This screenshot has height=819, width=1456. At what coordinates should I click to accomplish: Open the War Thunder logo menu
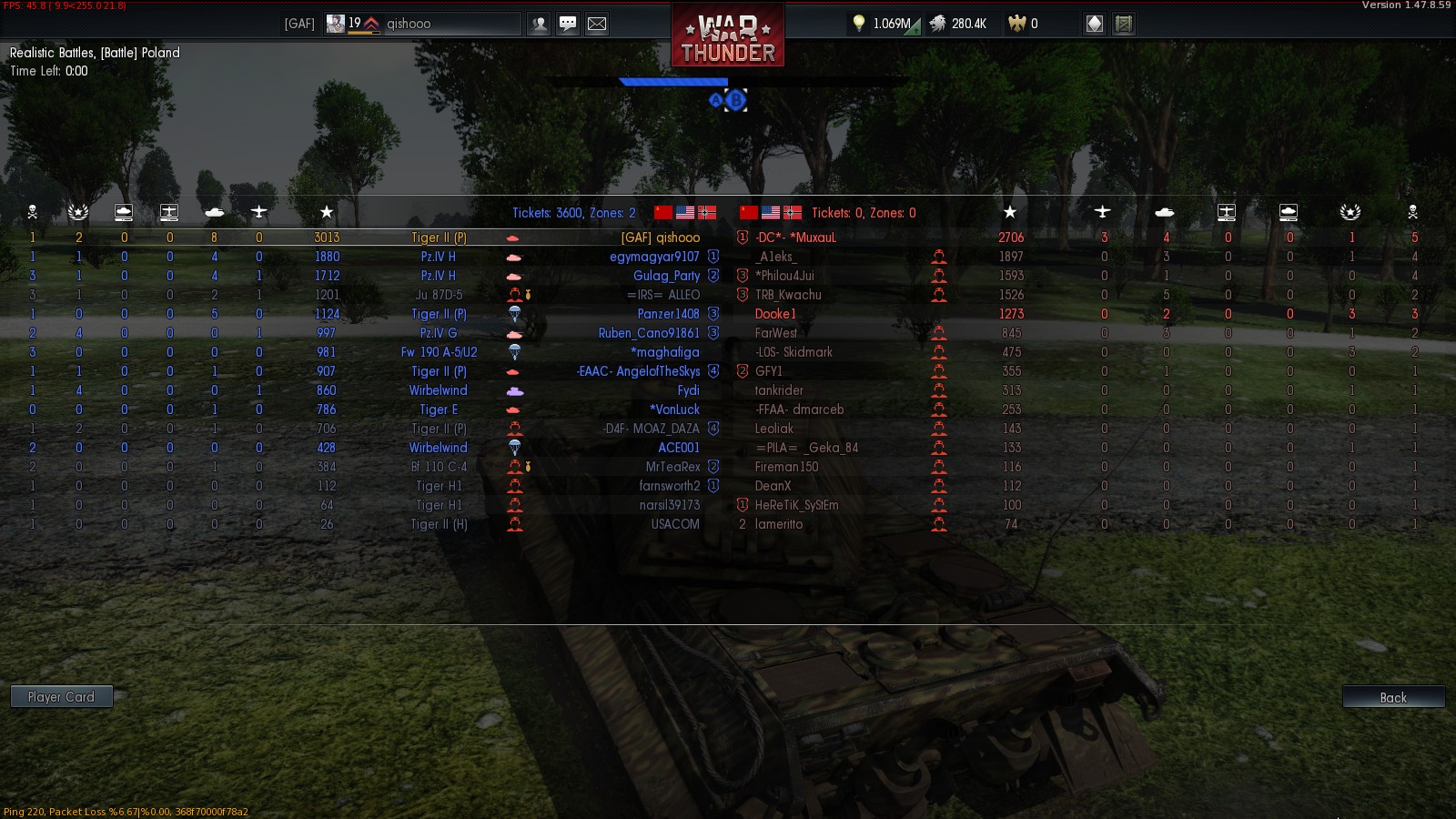tap(728, 36)
